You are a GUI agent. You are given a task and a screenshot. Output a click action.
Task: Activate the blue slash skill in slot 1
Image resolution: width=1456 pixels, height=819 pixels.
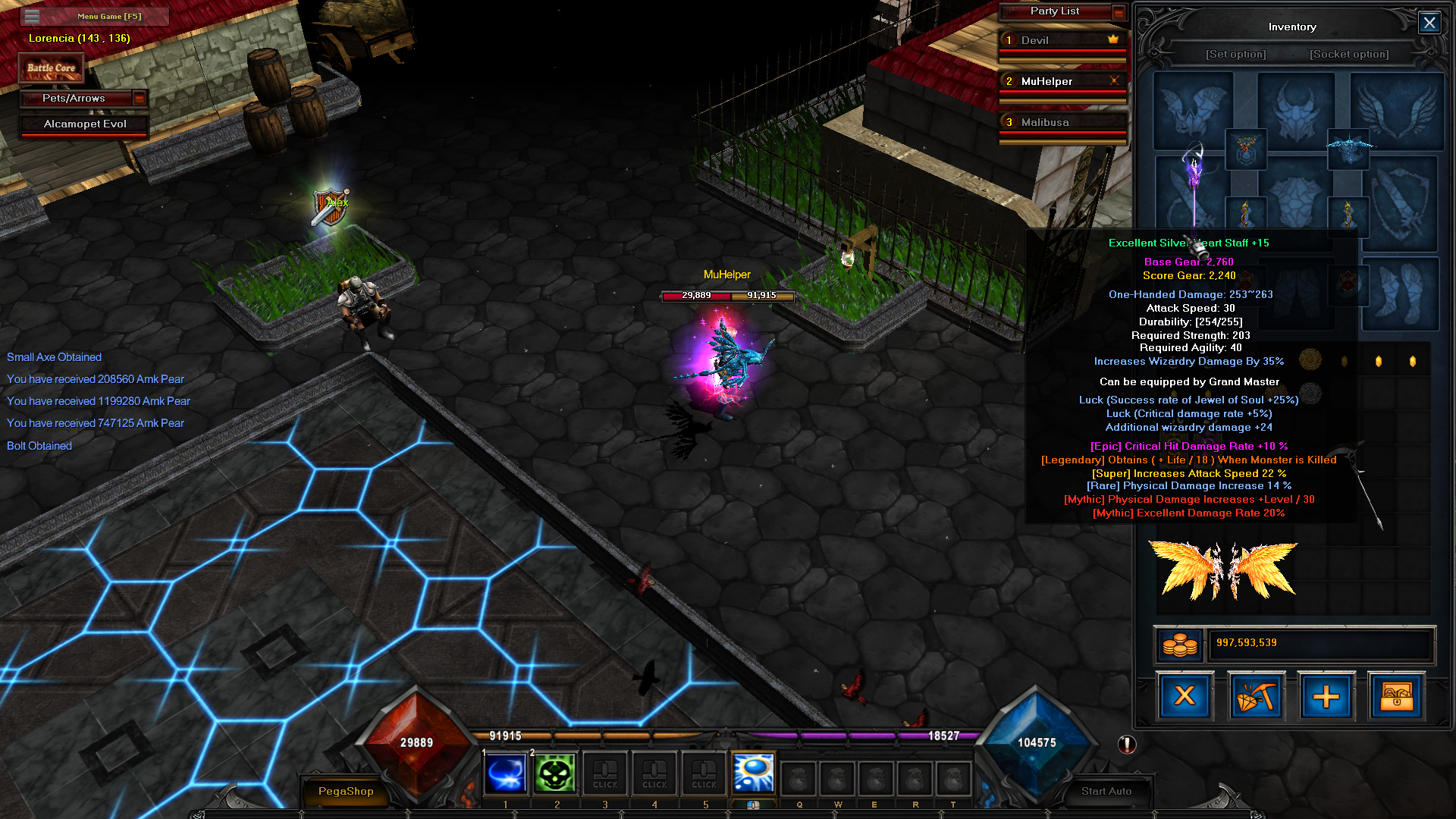(x=505, y=774)
